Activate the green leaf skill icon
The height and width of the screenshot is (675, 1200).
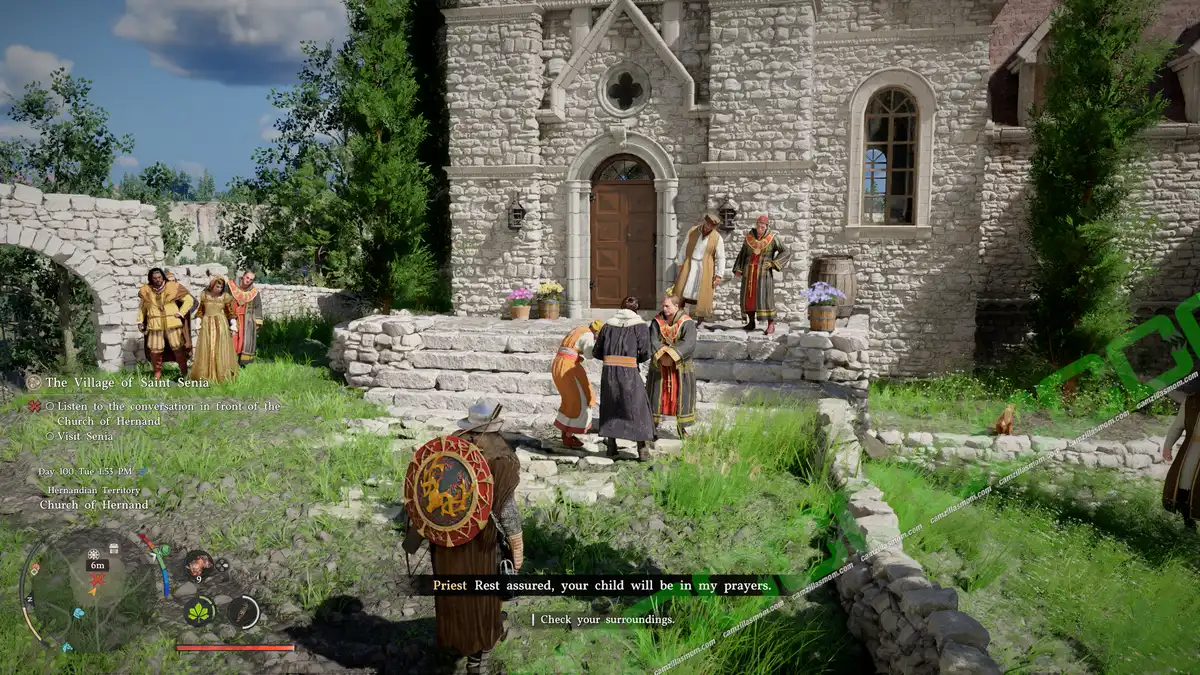point(200,610)
